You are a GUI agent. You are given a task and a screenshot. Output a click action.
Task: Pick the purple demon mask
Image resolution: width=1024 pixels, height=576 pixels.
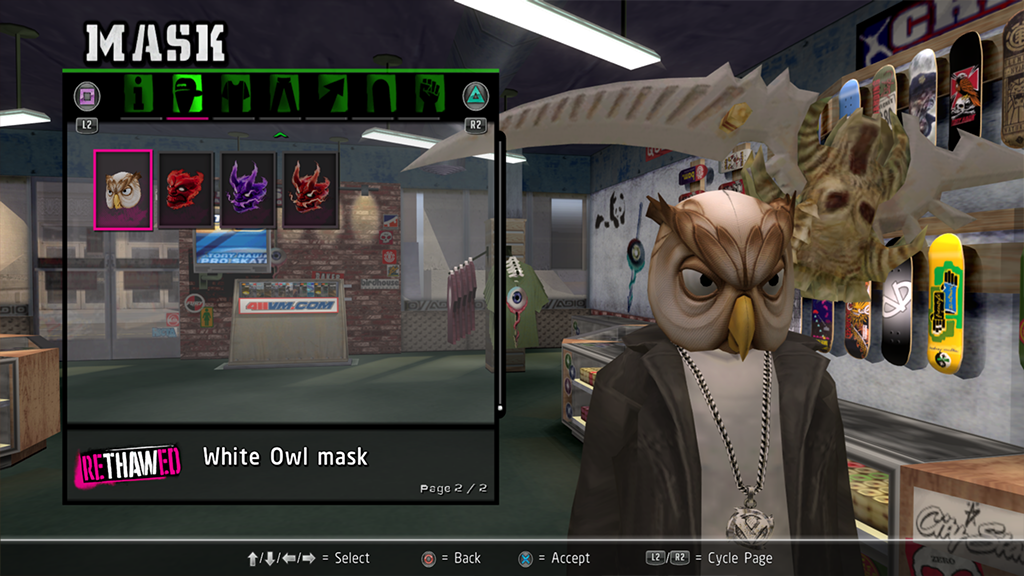[247, 189]
